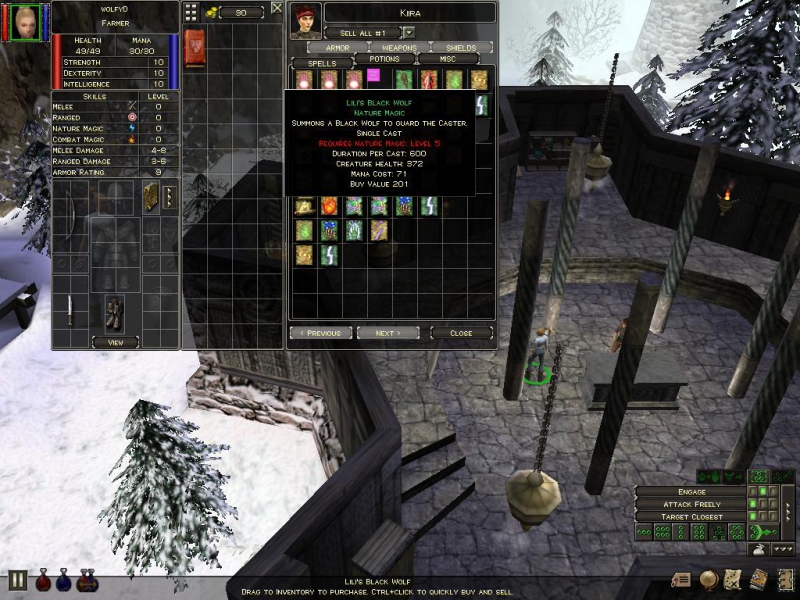The height and width of the screenshot is (600, 800).
Task: Show the Potions shop tab
Action: tap(384, 60)
